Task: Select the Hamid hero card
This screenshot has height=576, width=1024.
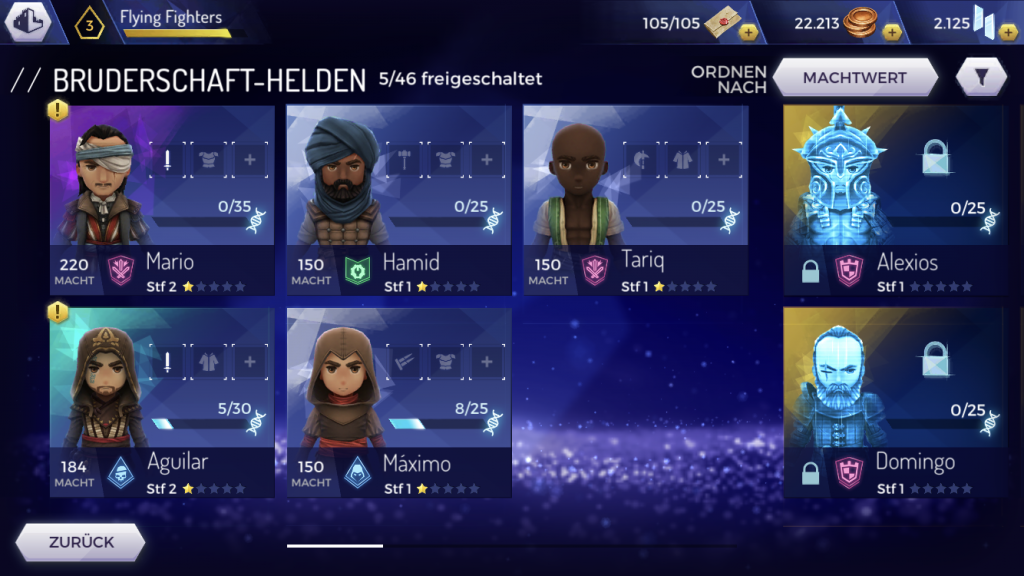Action: click(399, 199)
